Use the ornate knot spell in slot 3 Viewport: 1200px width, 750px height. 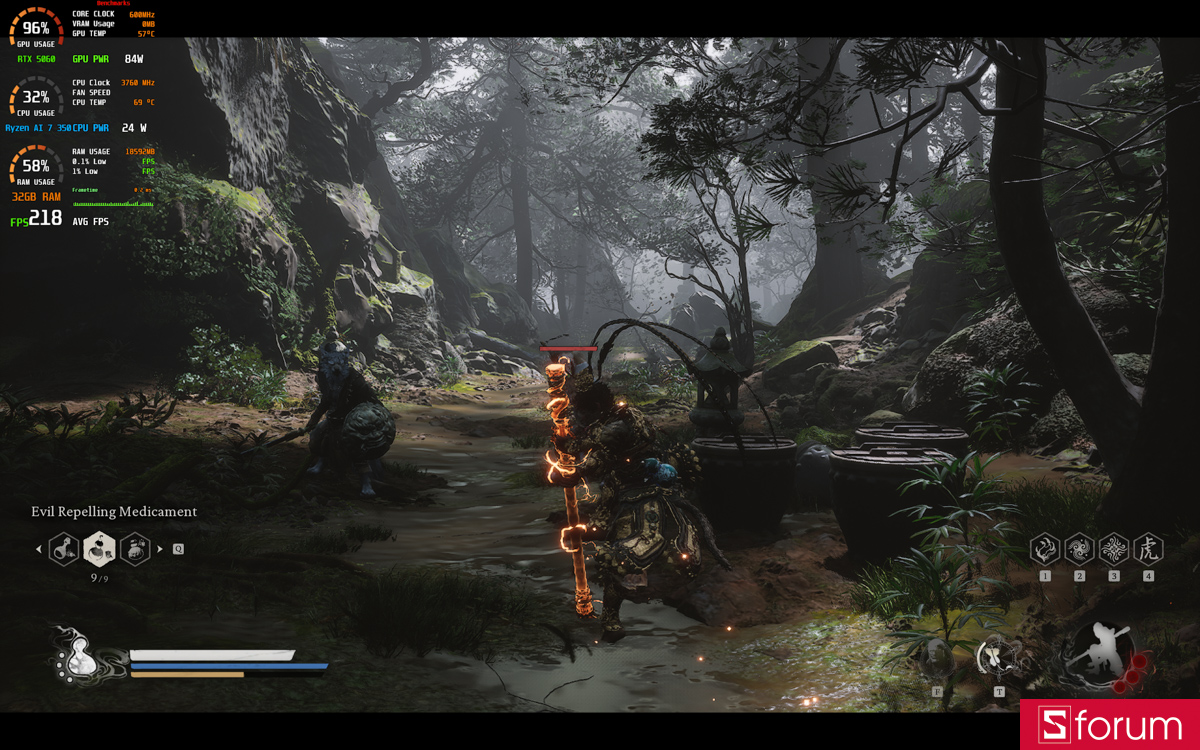(1113, 548)
